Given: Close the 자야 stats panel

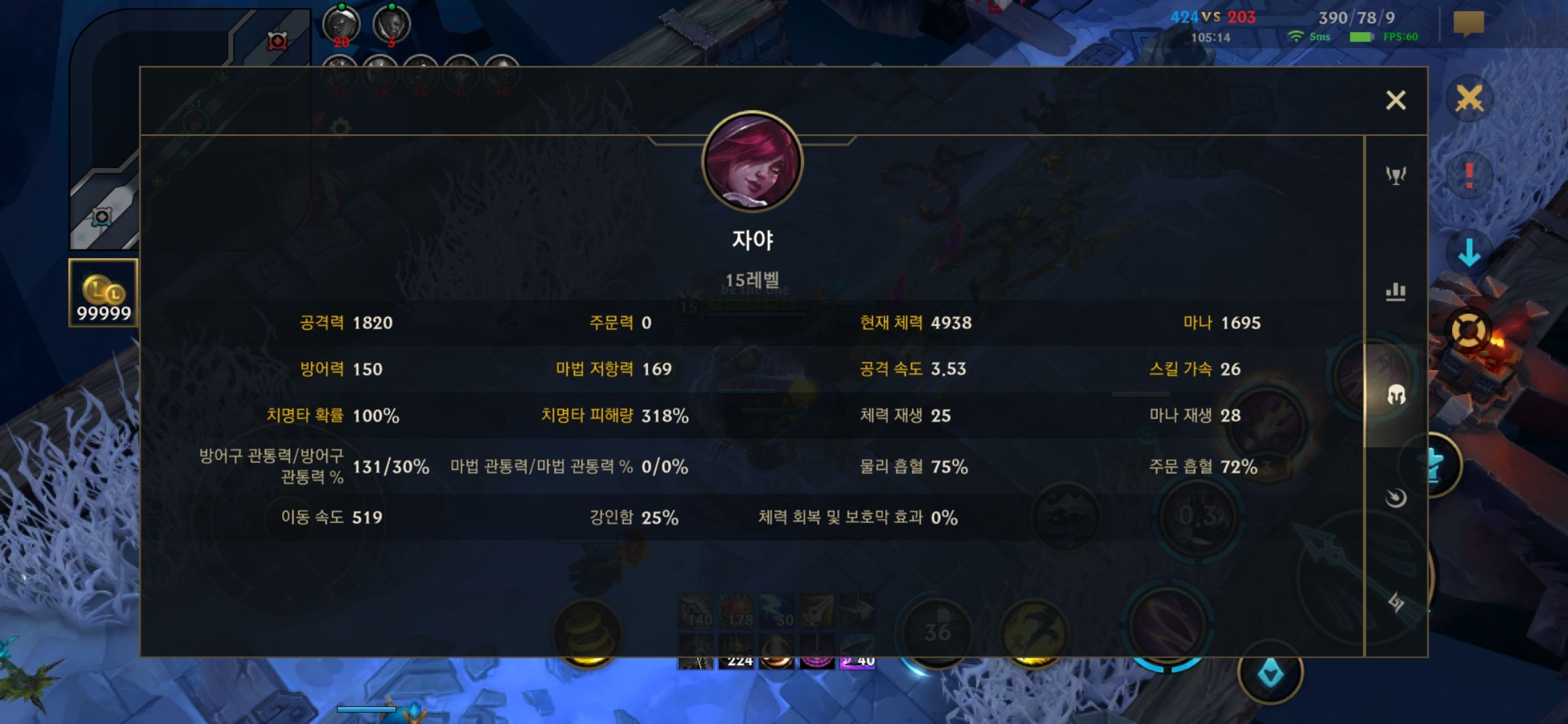Looking at the screenshot, I should click(x=1396, y=99).
